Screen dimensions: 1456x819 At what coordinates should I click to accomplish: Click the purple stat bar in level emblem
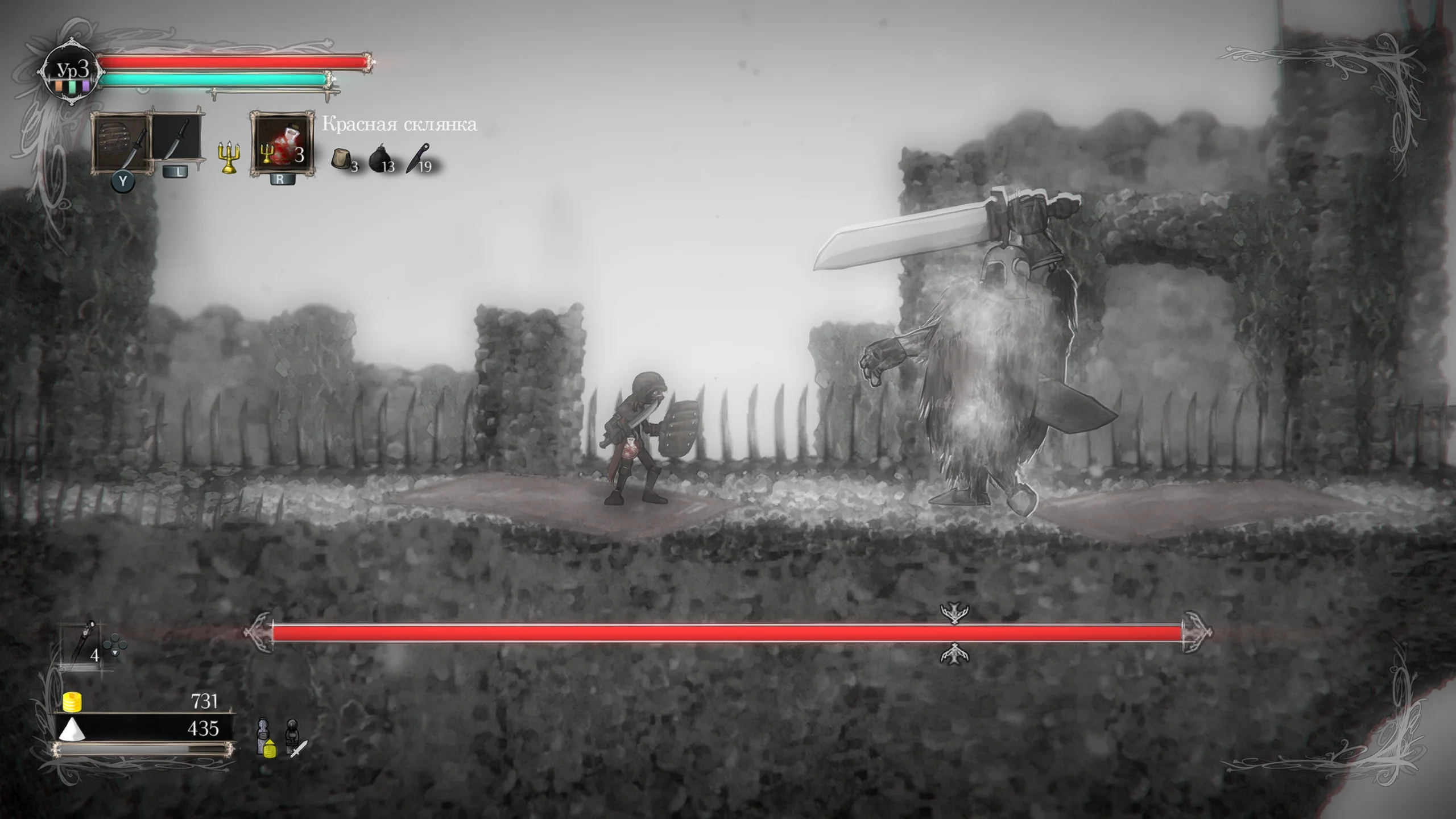86,86
